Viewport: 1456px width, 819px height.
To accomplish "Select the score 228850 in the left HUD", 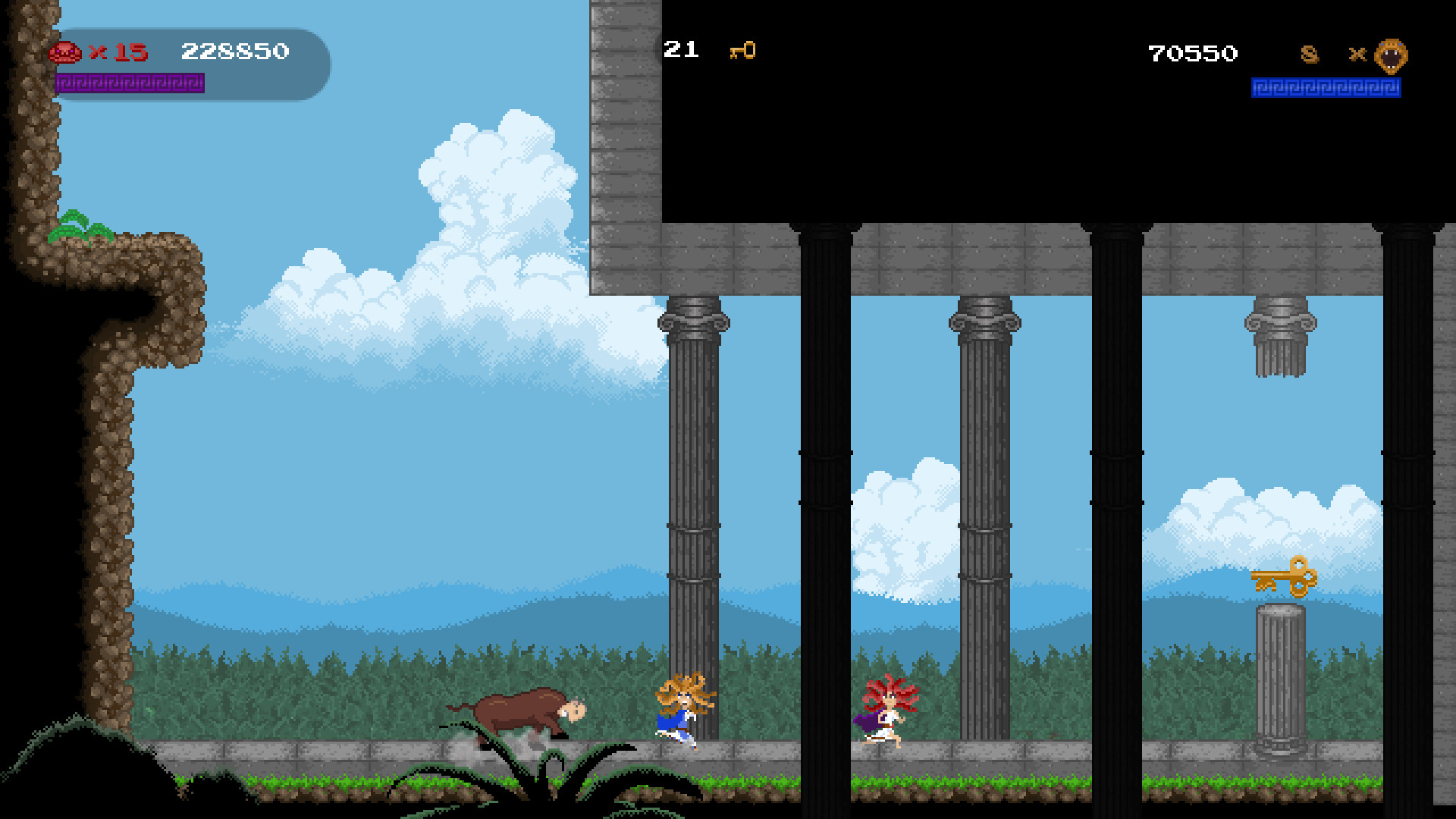I will [x=235, y=52].
